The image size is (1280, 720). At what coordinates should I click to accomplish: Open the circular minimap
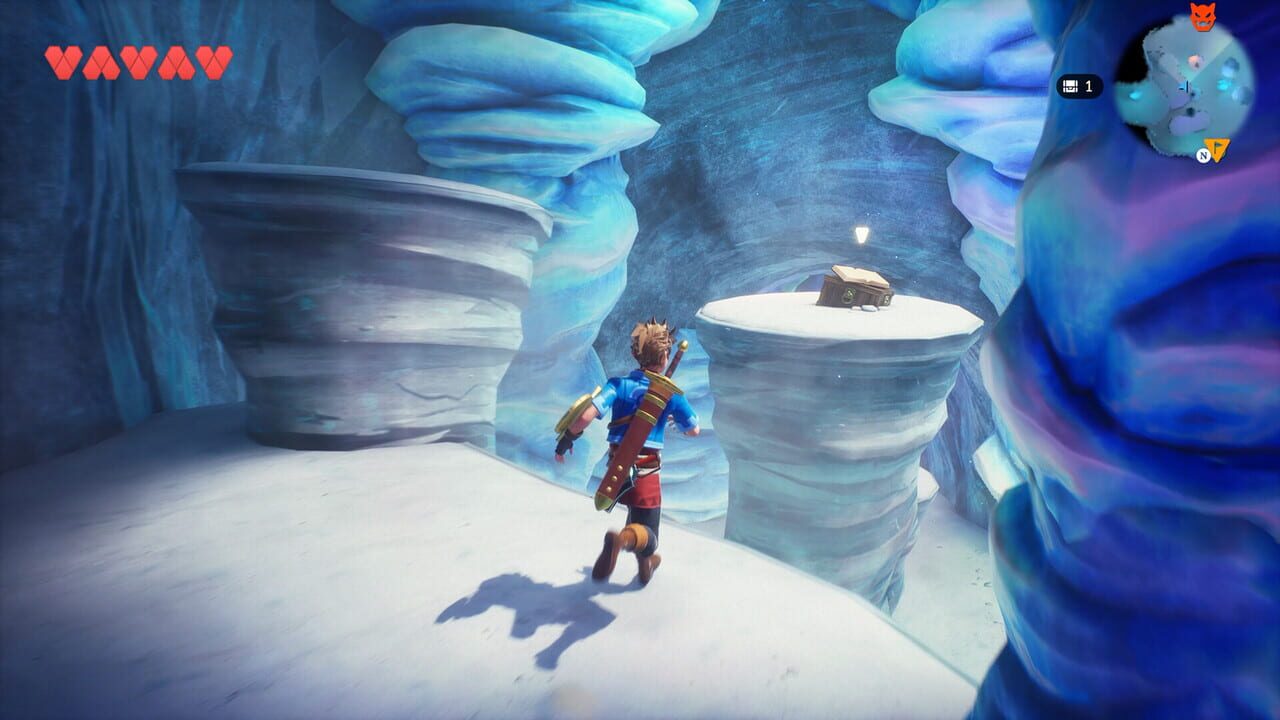(x=1184, y=82)
